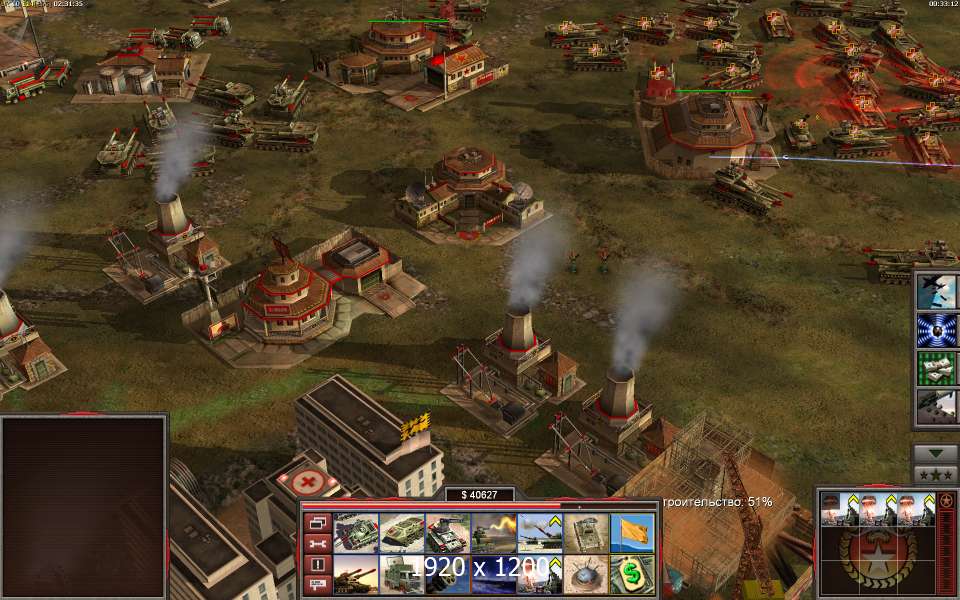
Task: Activate the carpet bomber general power
Action: click(x=938, y=290)
